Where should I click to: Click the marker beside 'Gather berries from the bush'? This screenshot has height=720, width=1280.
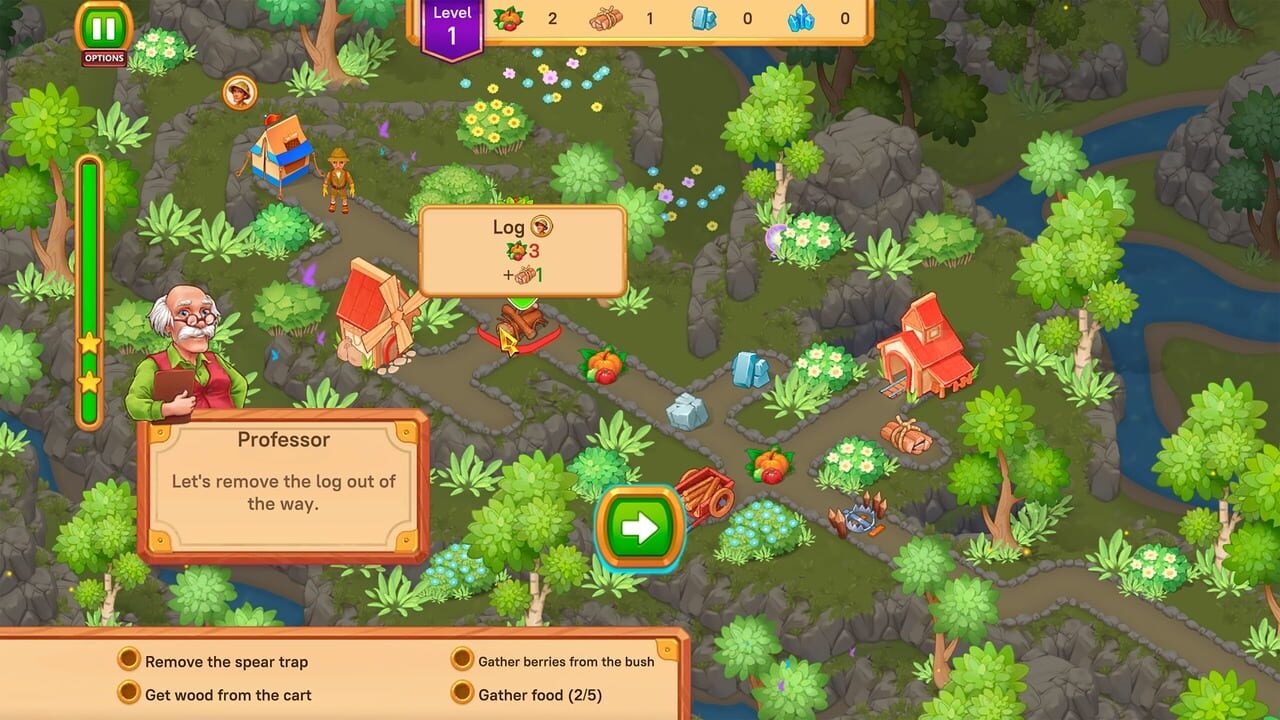coord(460,661)
